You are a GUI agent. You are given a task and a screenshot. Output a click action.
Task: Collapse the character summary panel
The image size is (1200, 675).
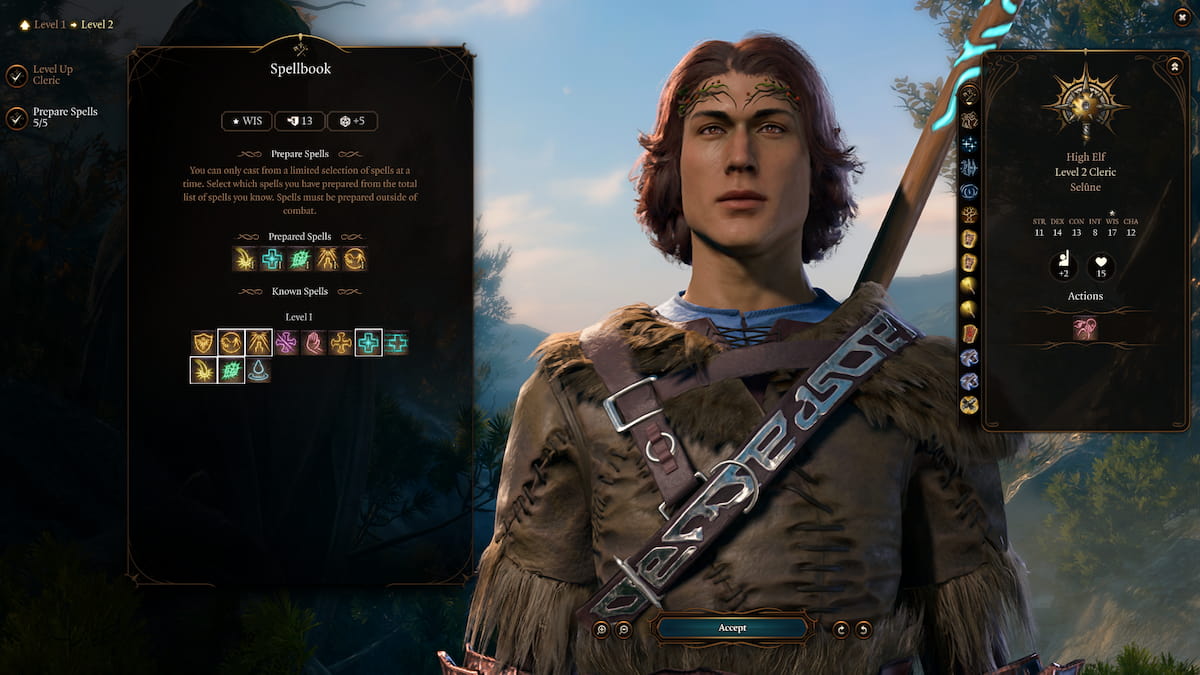[x=1174, y=66]
